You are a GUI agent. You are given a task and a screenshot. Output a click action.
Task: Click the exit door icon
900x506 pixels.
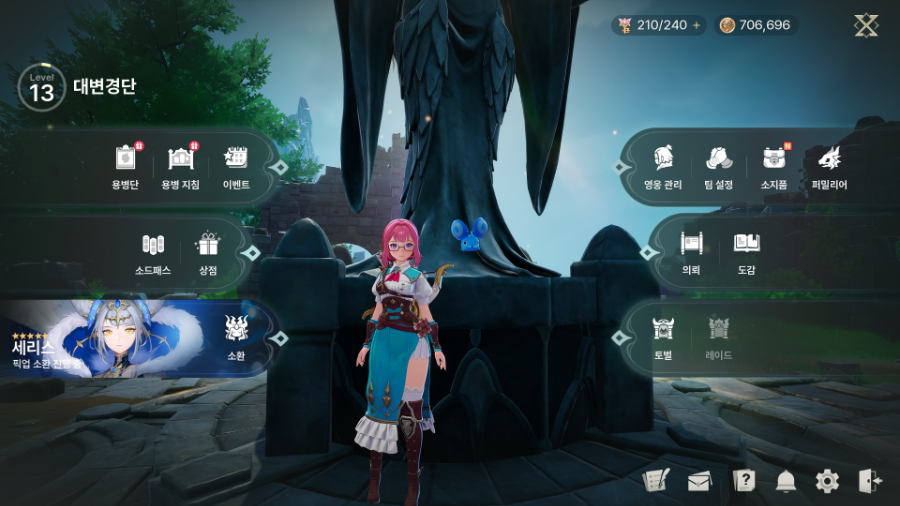click(869, 481)
